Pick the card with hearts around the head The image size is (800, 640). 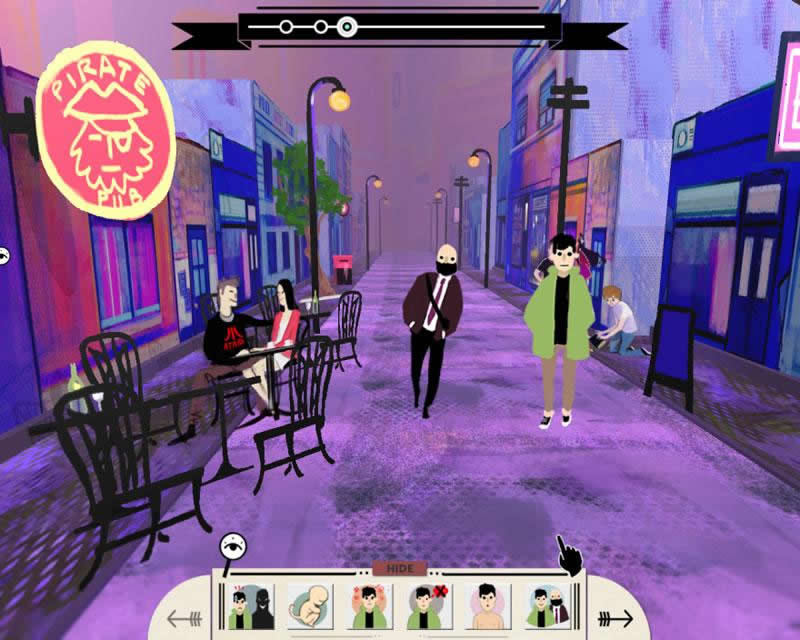[369, 607]
